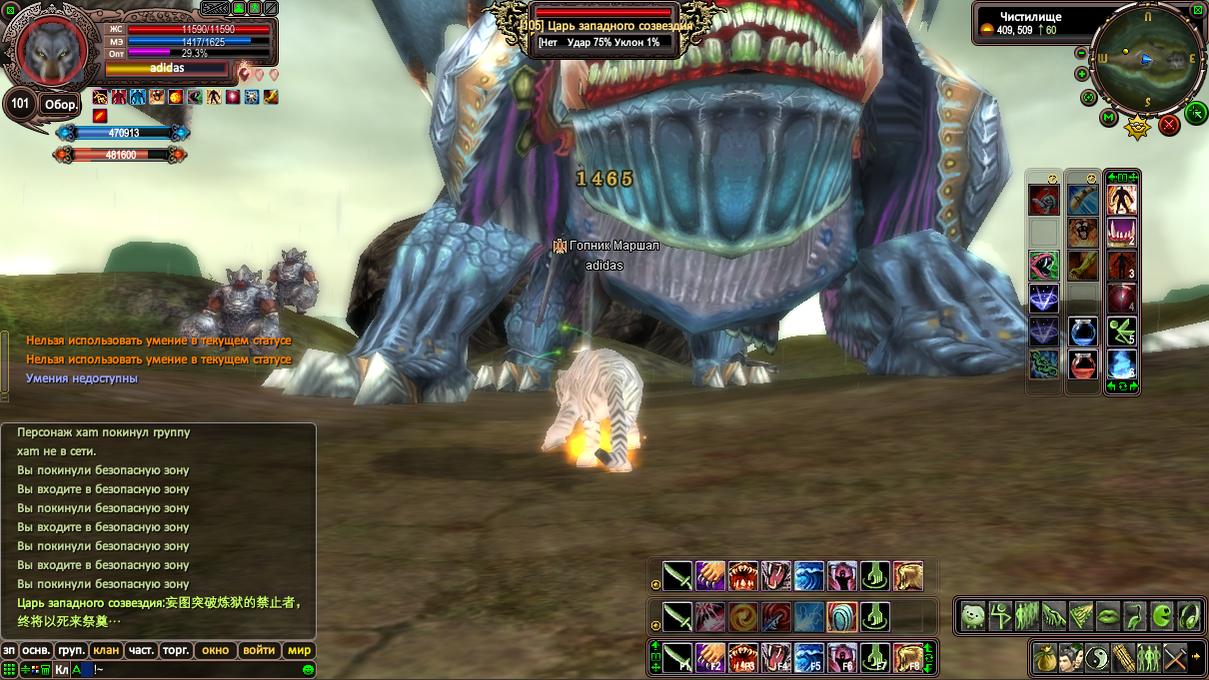Select the груп. chat tab
The width and height of the screenshot is (1209, 680).
coord(71,650)
